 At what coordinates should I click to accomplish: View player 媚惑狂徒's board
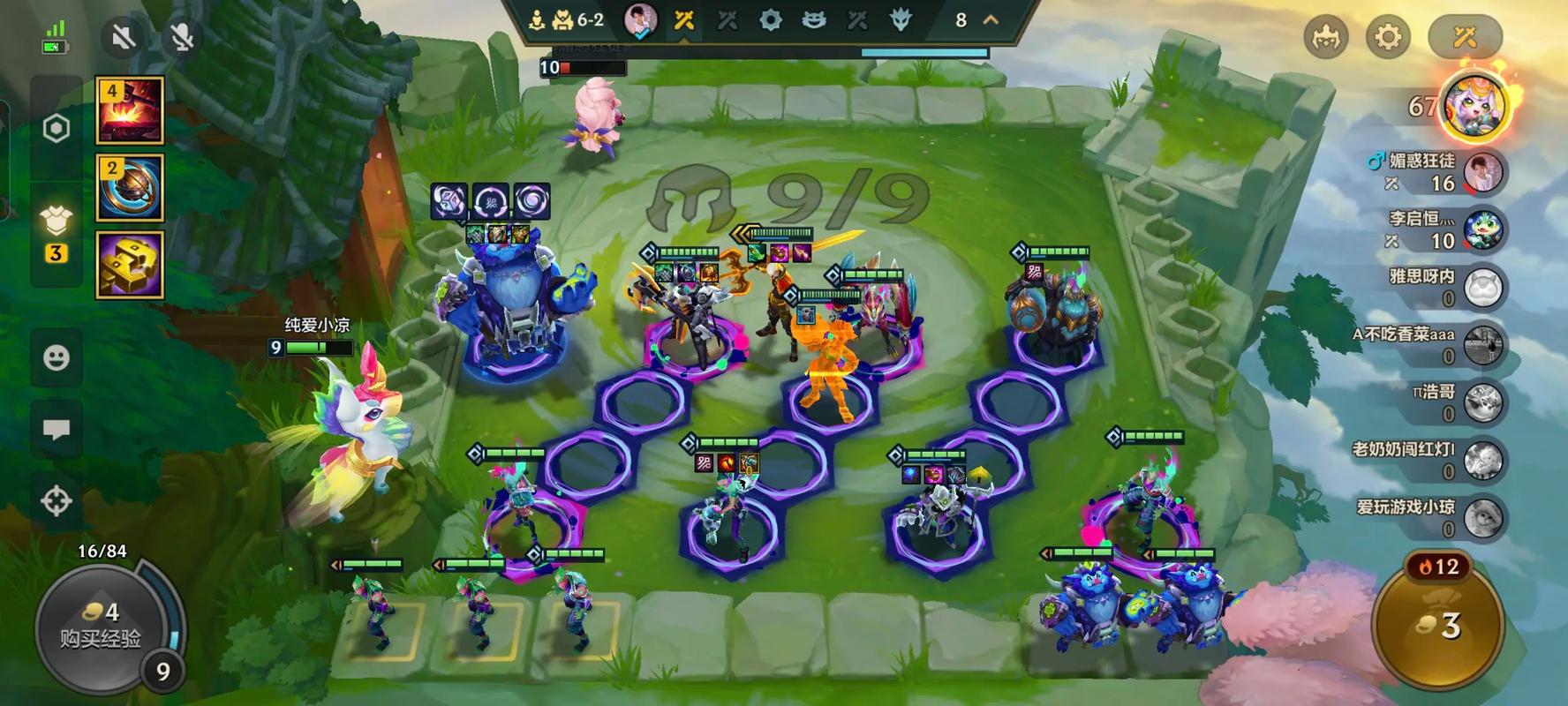click(1481, 172)
